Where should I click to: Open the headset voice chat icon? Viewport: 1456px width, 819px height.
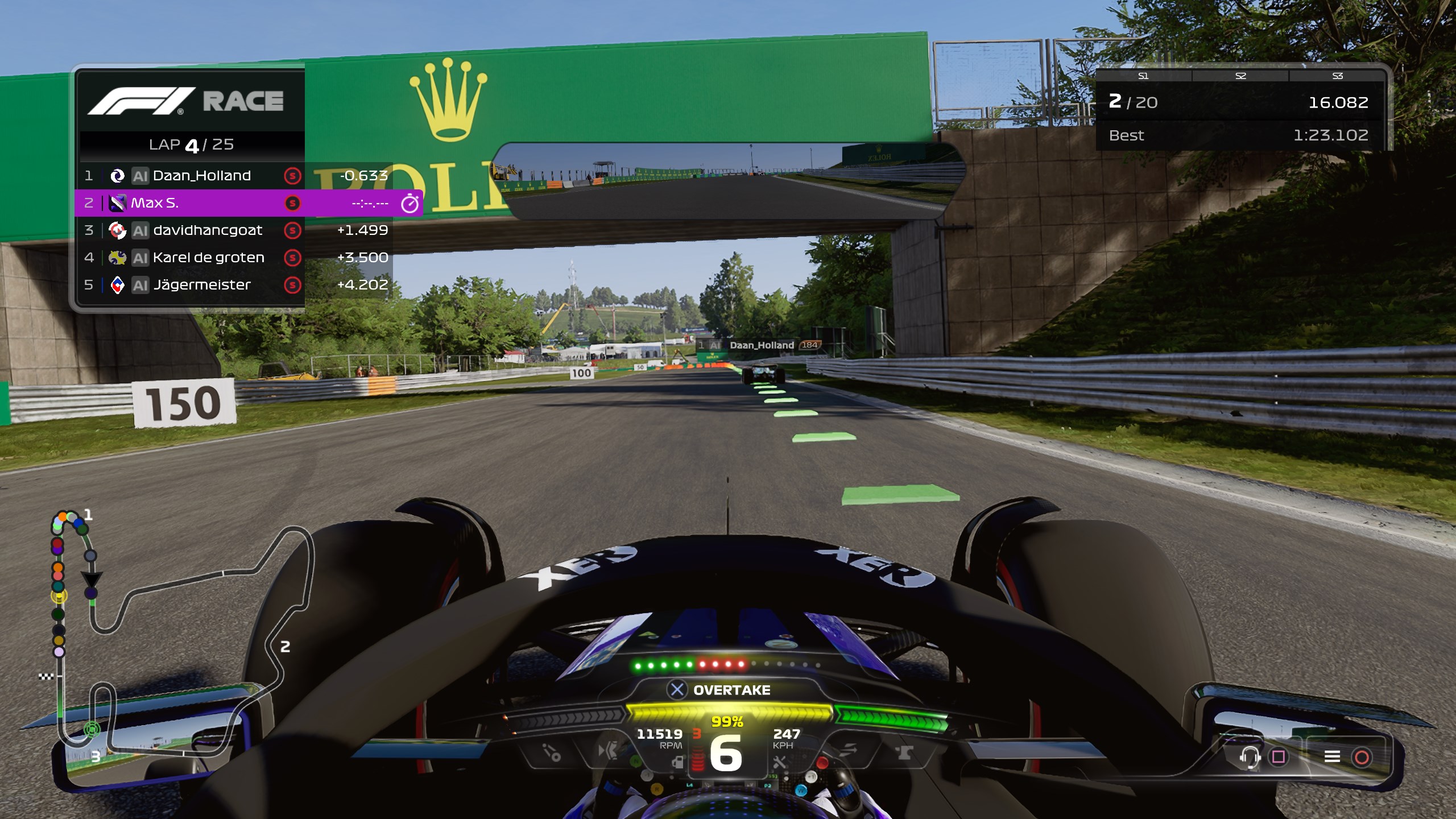[x=1250, y=756]
